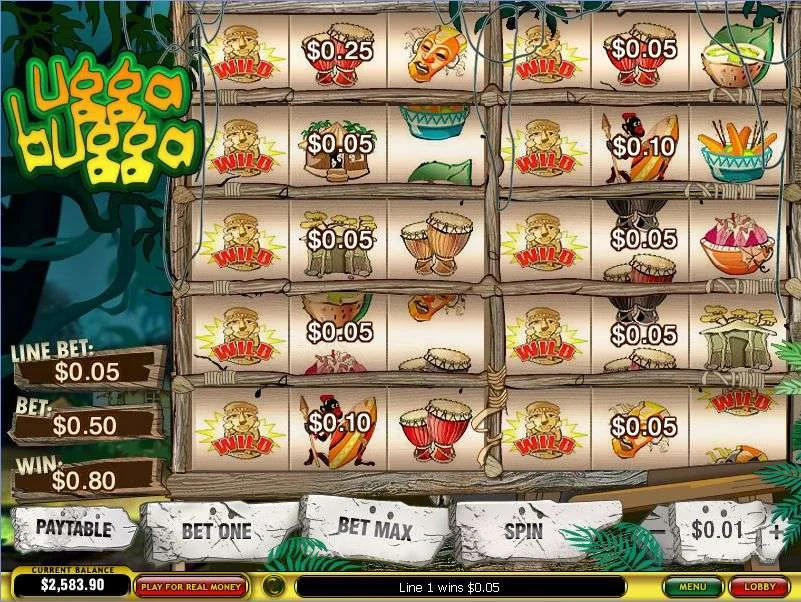Screen dimensions: 801x602
Task: Click Play for Real Money
Action: pyautogui.click(x=192, y=586)
